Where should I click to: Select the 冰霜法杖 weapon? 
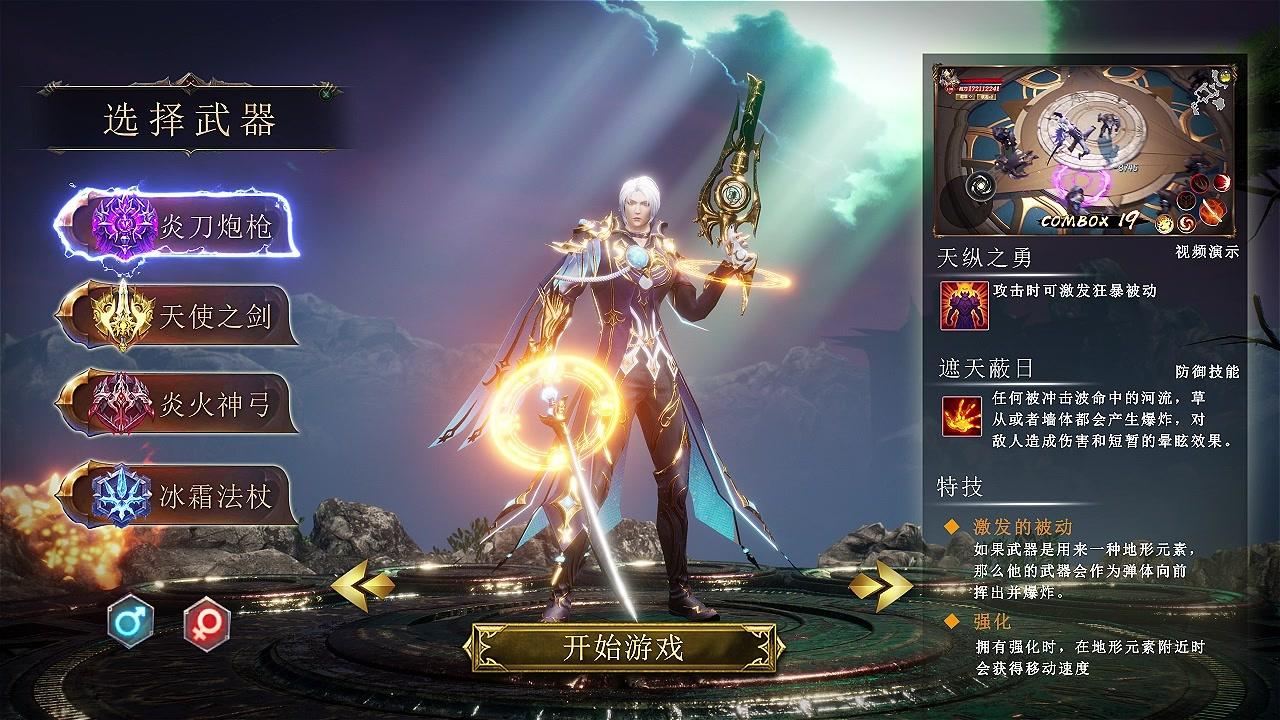pyautogui.click(x=180, y=494)
